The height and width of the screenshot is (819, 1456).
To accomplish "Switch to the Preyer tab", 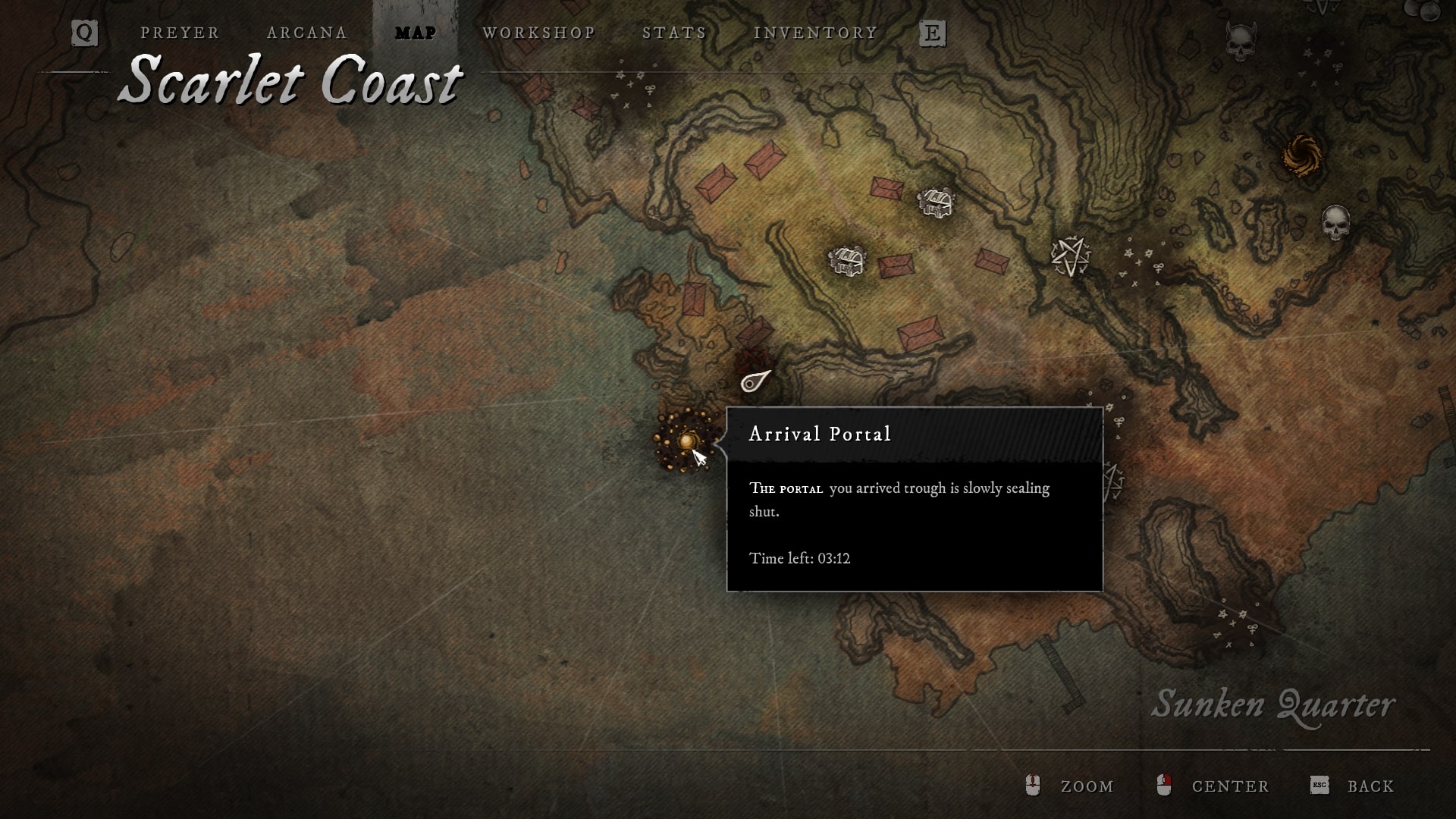I will pyautogui.click(x=180, y=33).
